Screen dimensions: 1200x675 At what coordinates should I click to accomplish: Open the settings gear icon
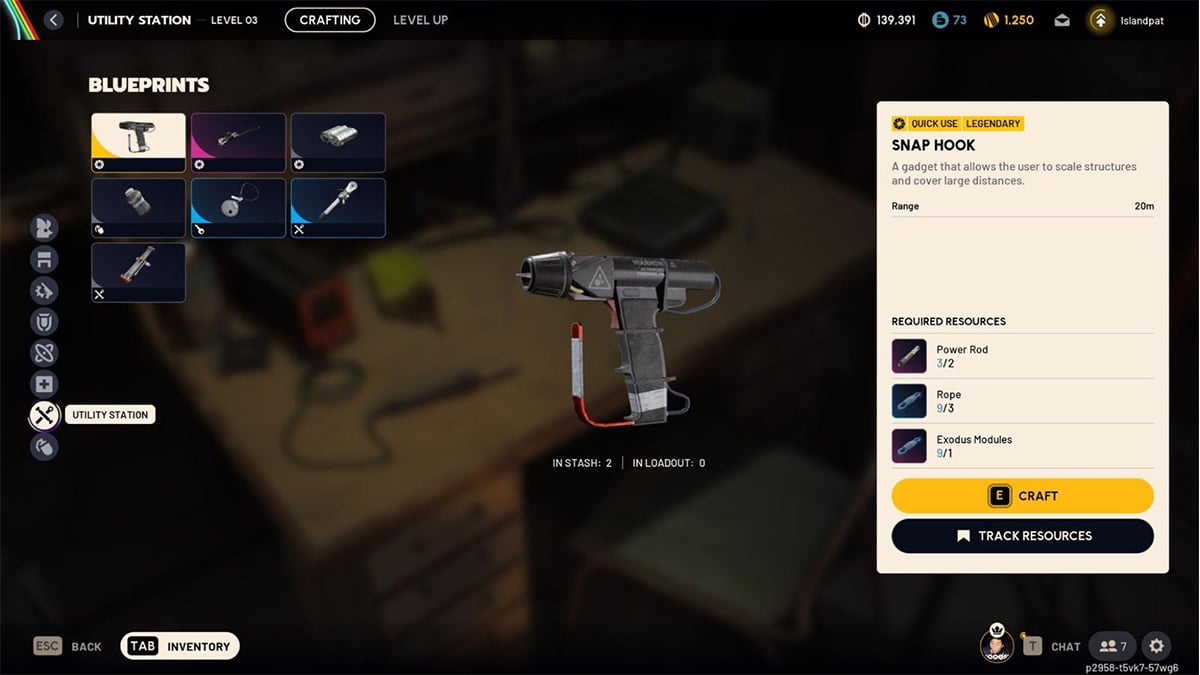pos(1156,646)
